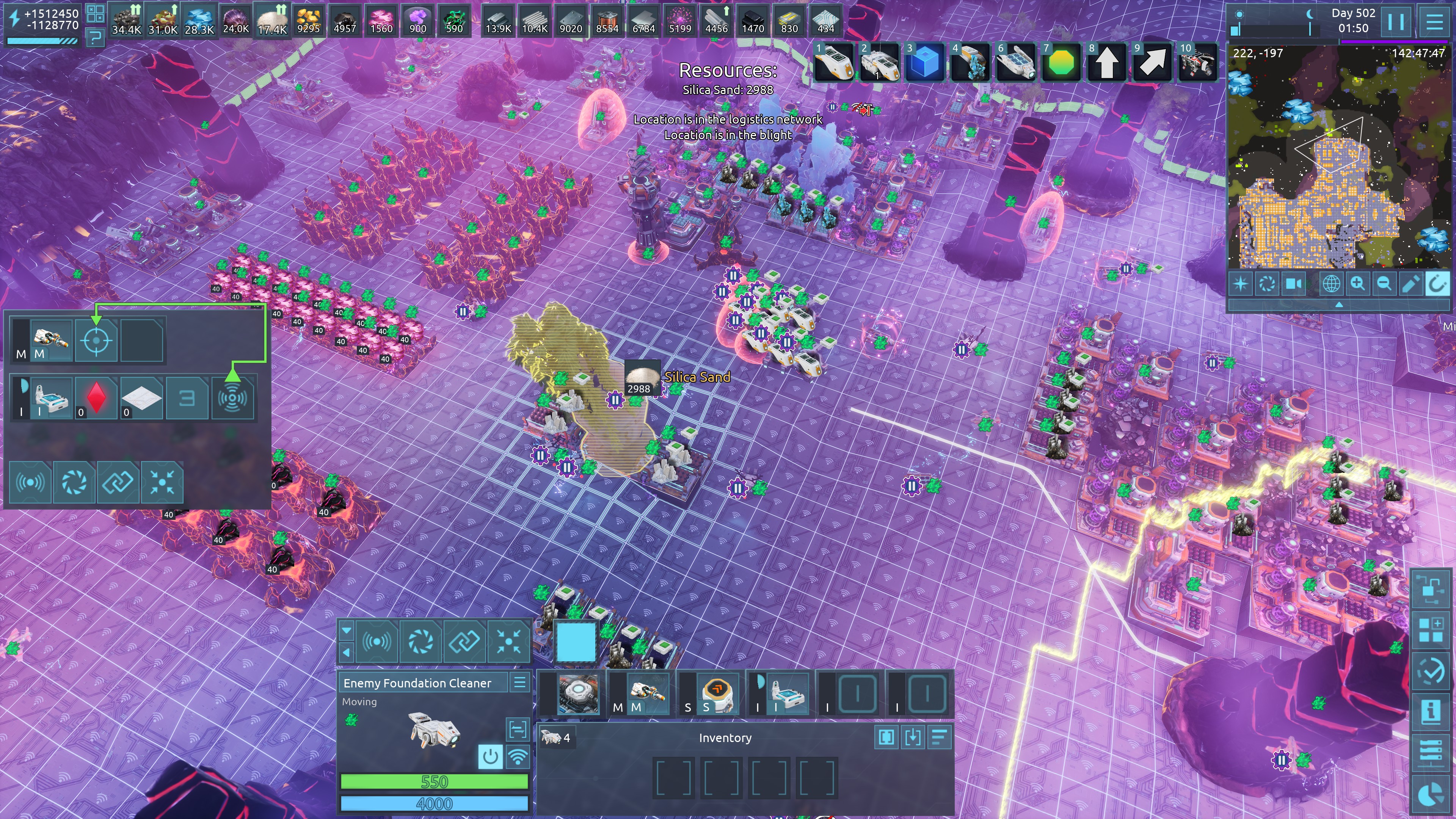Select the pencil draw tool under minimap
The width and height of the screenshot is (1456, 819).
click(x=1411, y=284)
